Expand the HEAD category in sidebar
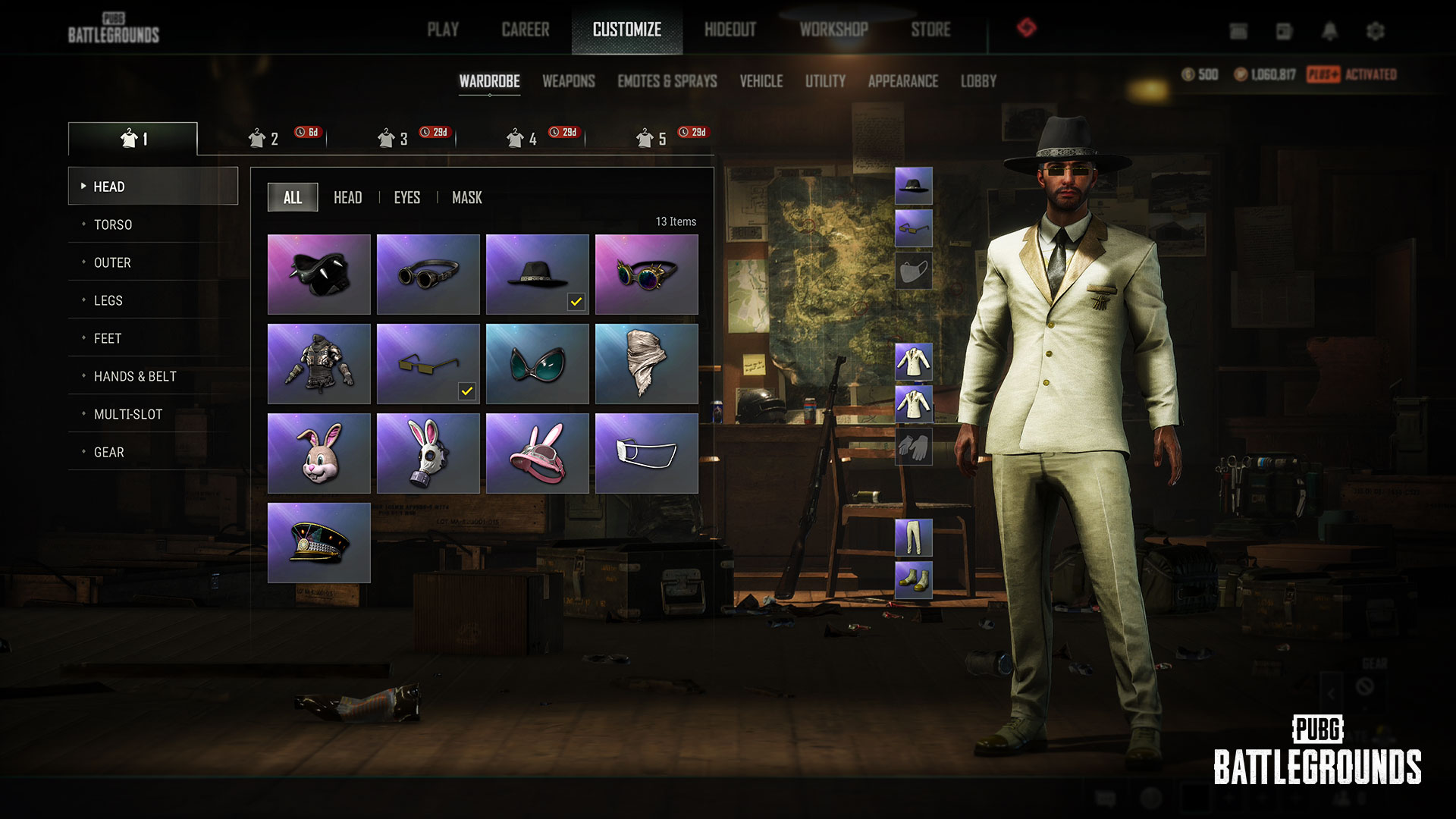 [x=109, y=186]
